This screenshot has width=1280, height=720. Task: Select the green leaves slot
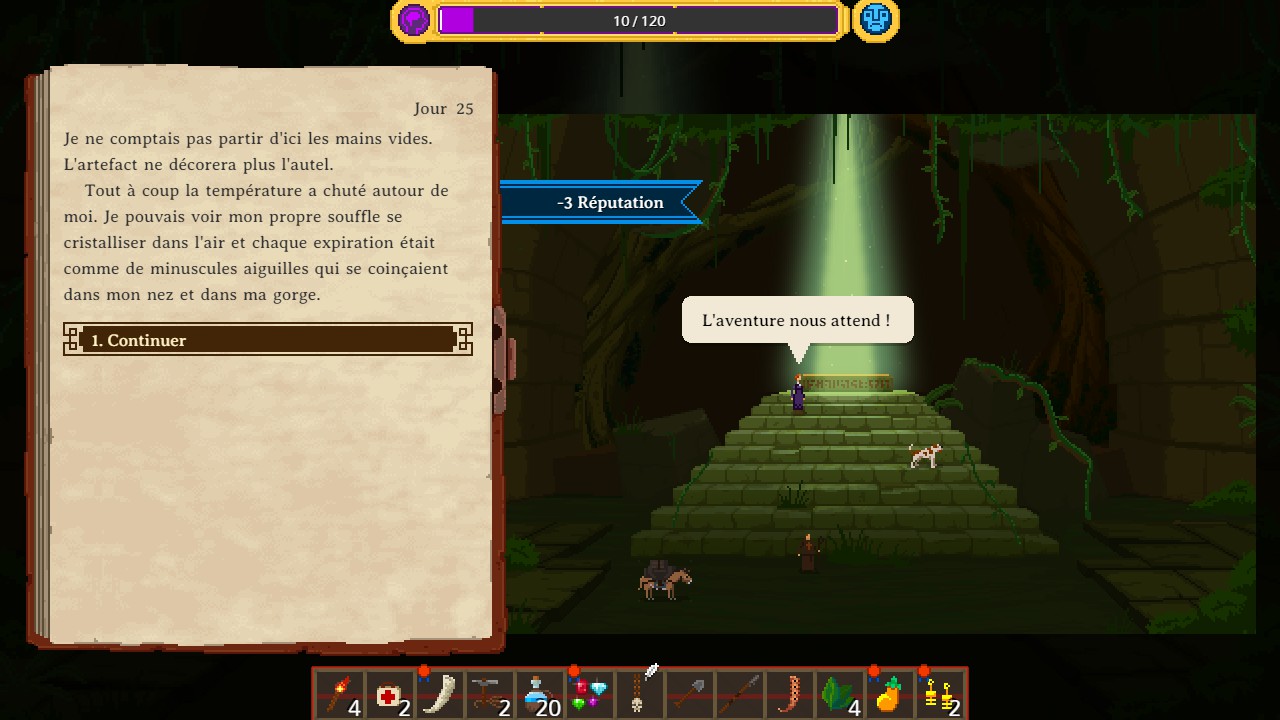[x=840, y=694]
